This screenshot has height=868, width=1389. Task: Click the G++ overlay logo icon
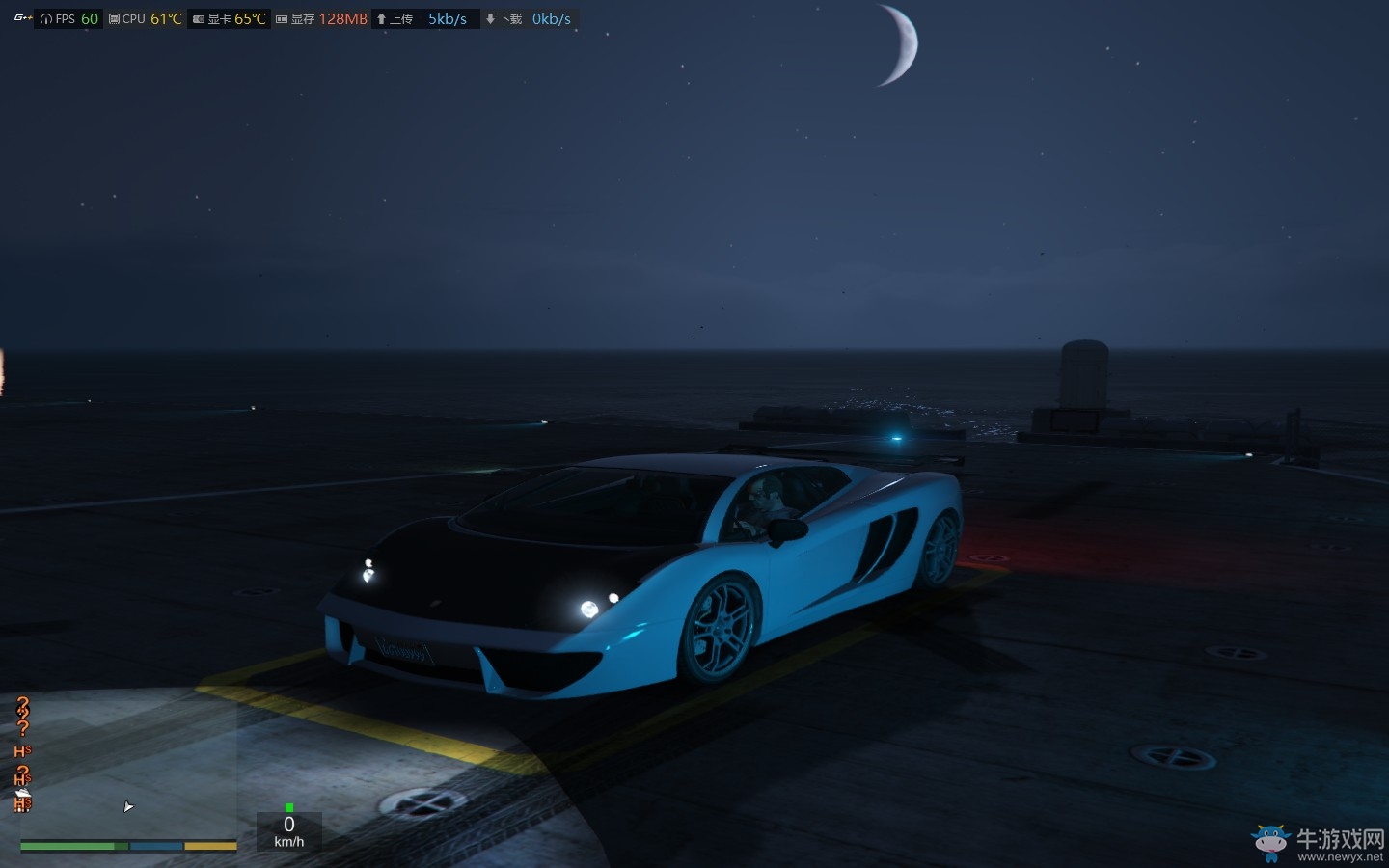point(23,16)
